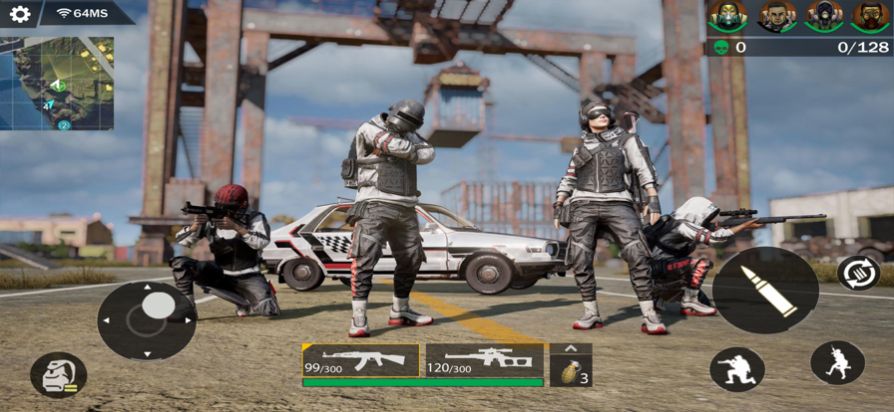Expand the minimap

(57, 84)
